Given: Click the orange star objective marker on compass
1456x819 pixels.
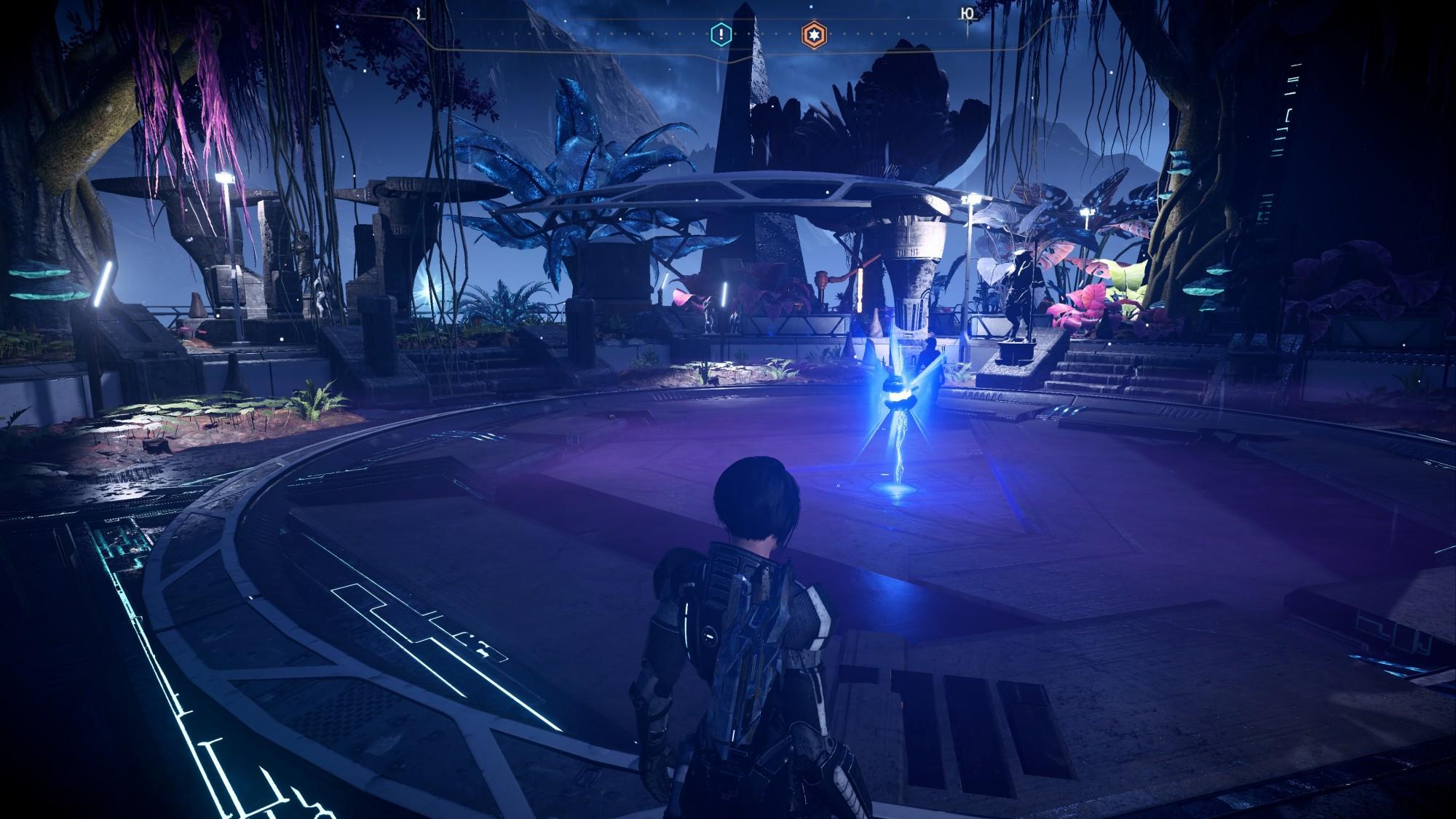Looking at the screenshot, I should (813, 34).
